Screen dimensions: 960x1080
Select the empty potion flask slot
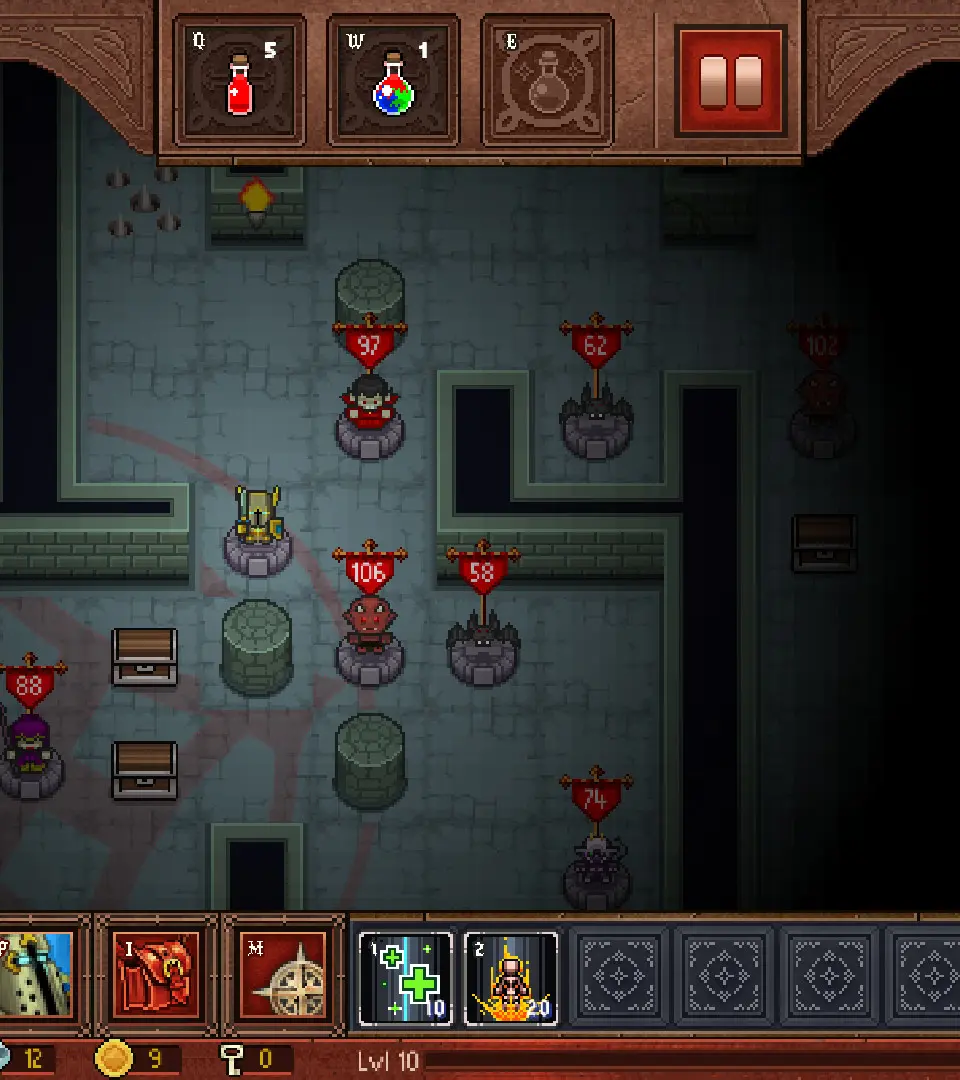[x=547, y=80]
